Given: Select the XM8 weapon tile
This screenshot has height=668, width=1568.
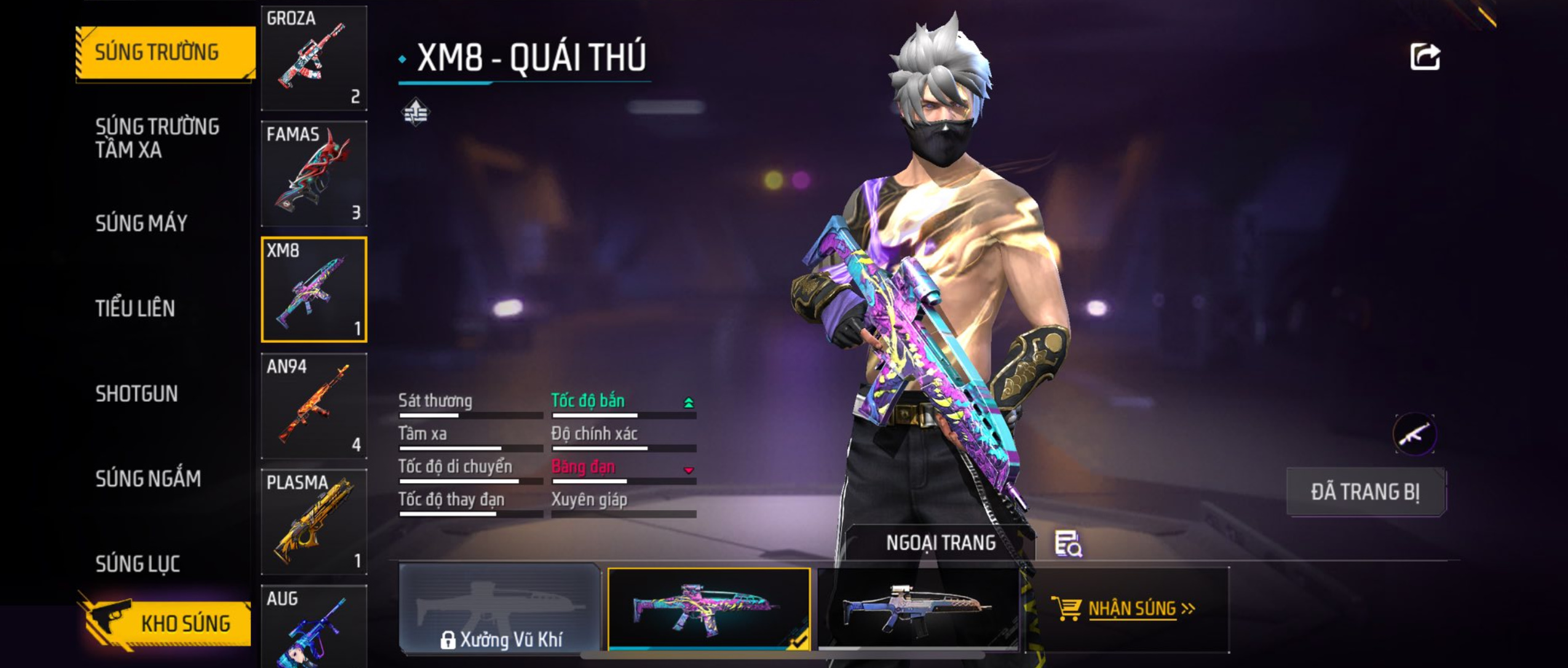Looking at the screenshot, I should click(x=314, y=289).
